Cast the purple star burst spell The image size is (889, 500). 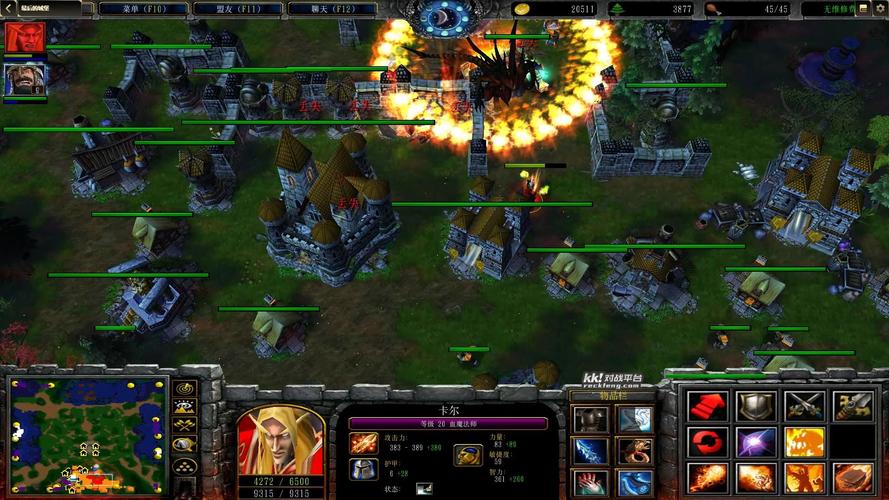tap(756, 442)
